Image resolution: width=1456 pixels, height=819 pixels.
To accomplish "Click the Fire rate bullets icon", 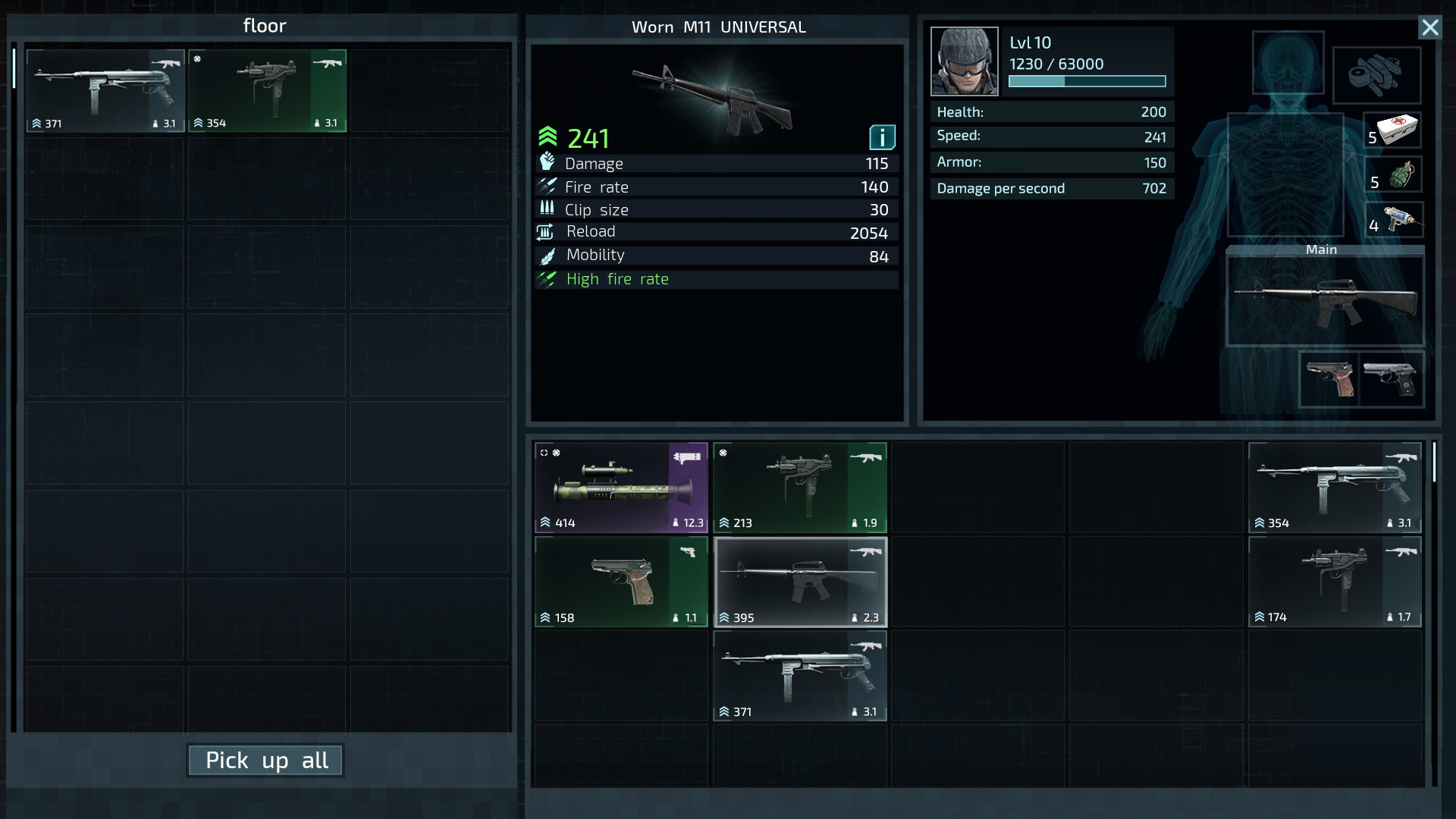I will click(x=547, y=185).
